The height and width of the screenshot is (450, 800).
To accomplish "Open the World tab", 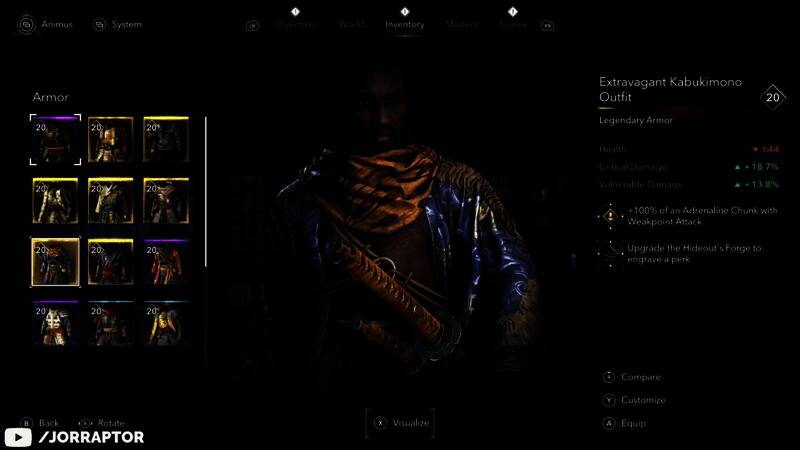I will tap(351, 25).
